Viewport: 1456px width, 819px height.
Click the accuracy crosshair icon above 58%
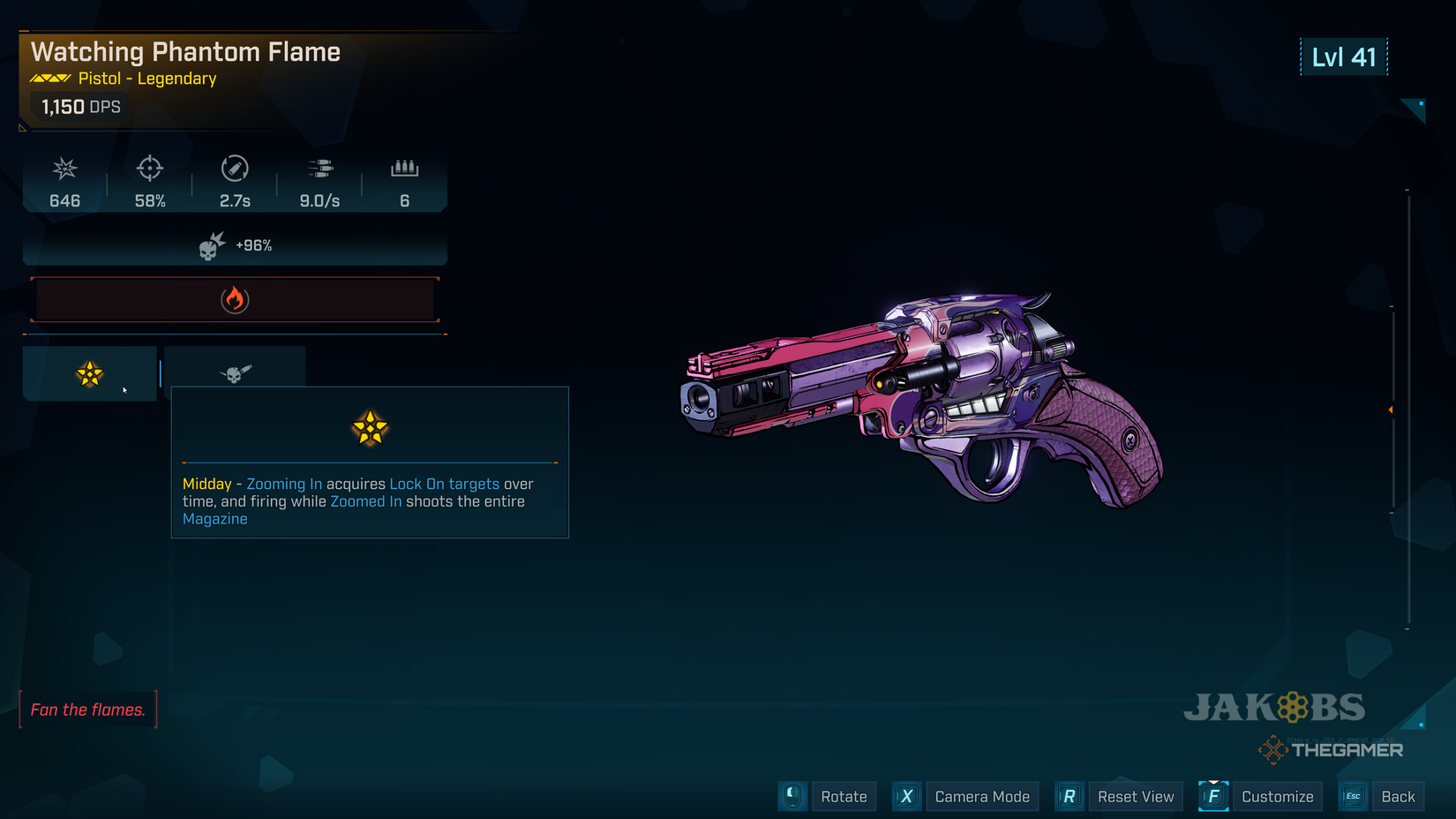tap(149, 169)
